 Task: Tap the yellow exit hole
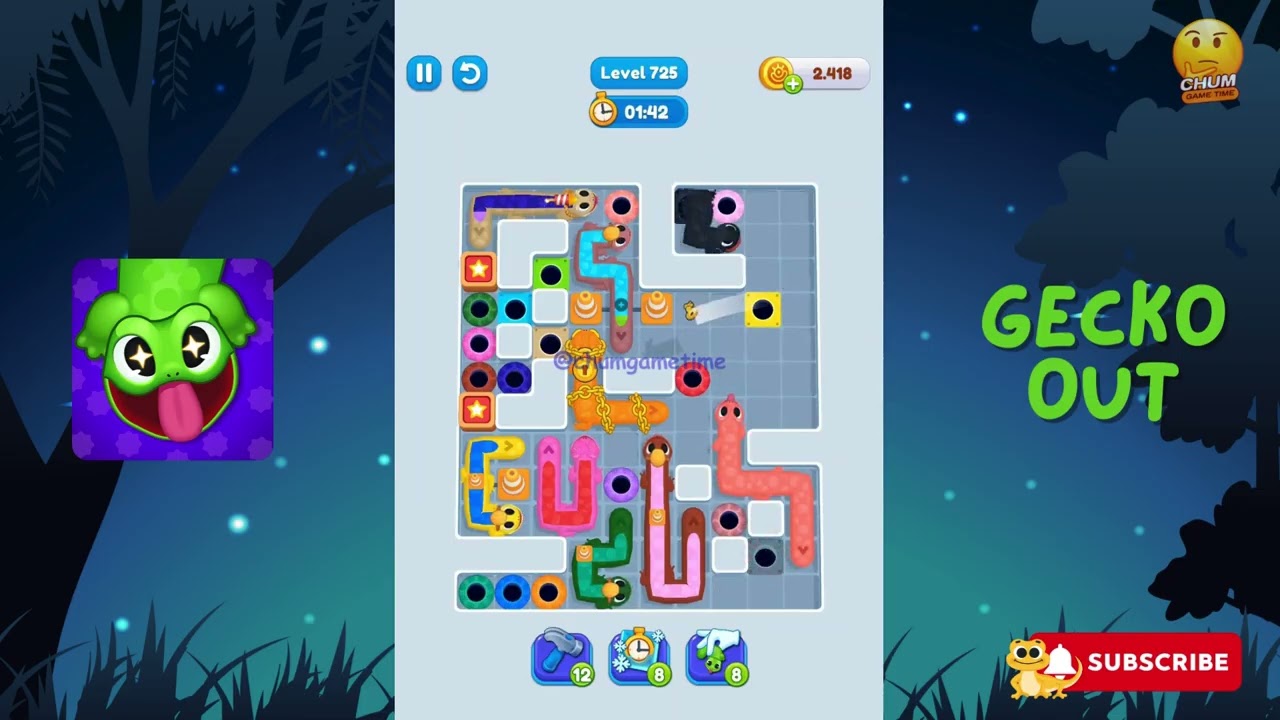tap(763, 309)
